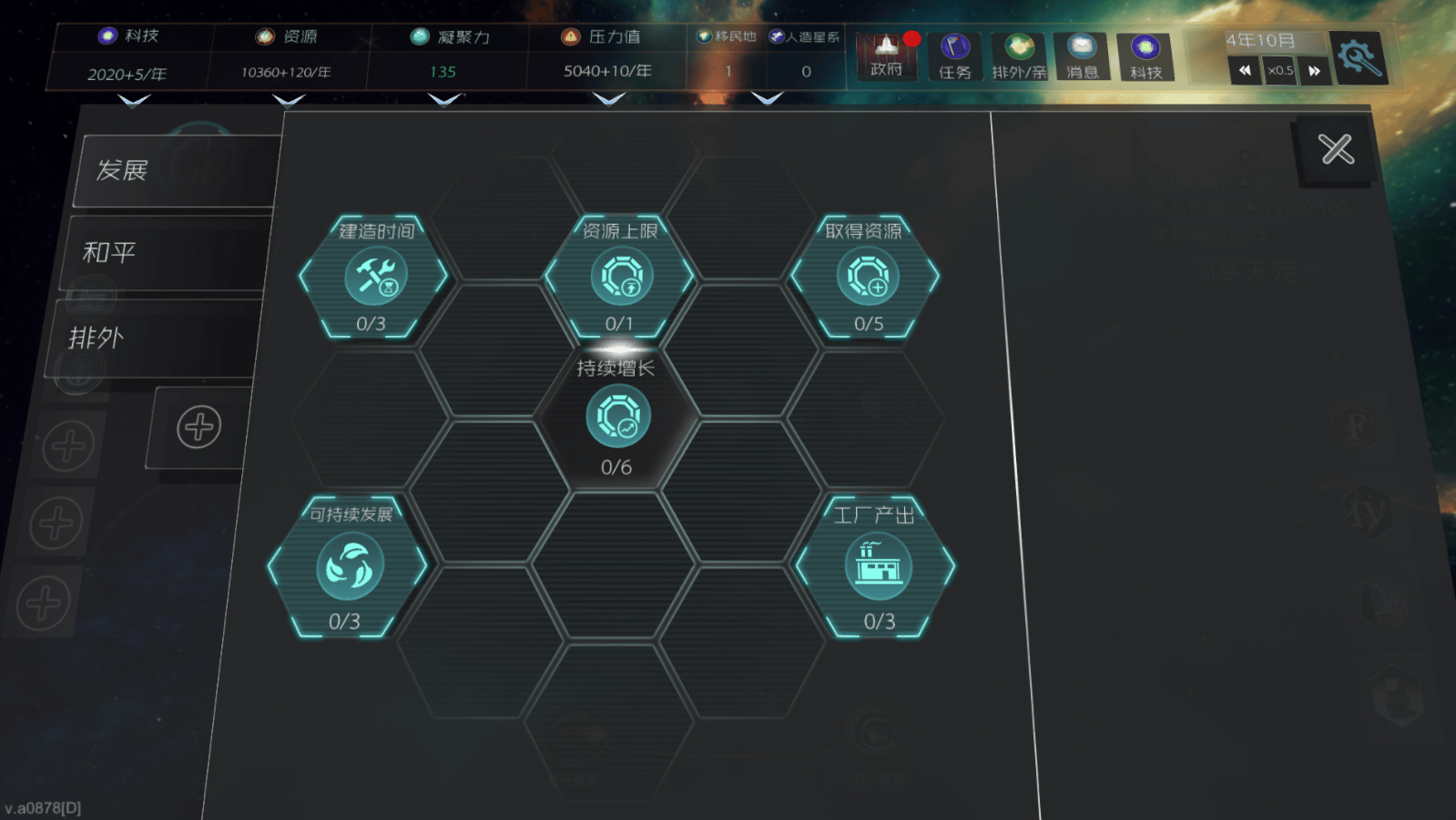The image size is (1456, 820).
Task: Choose the 可持续发展 hexagon node
Action: click(x=349, y=567)
